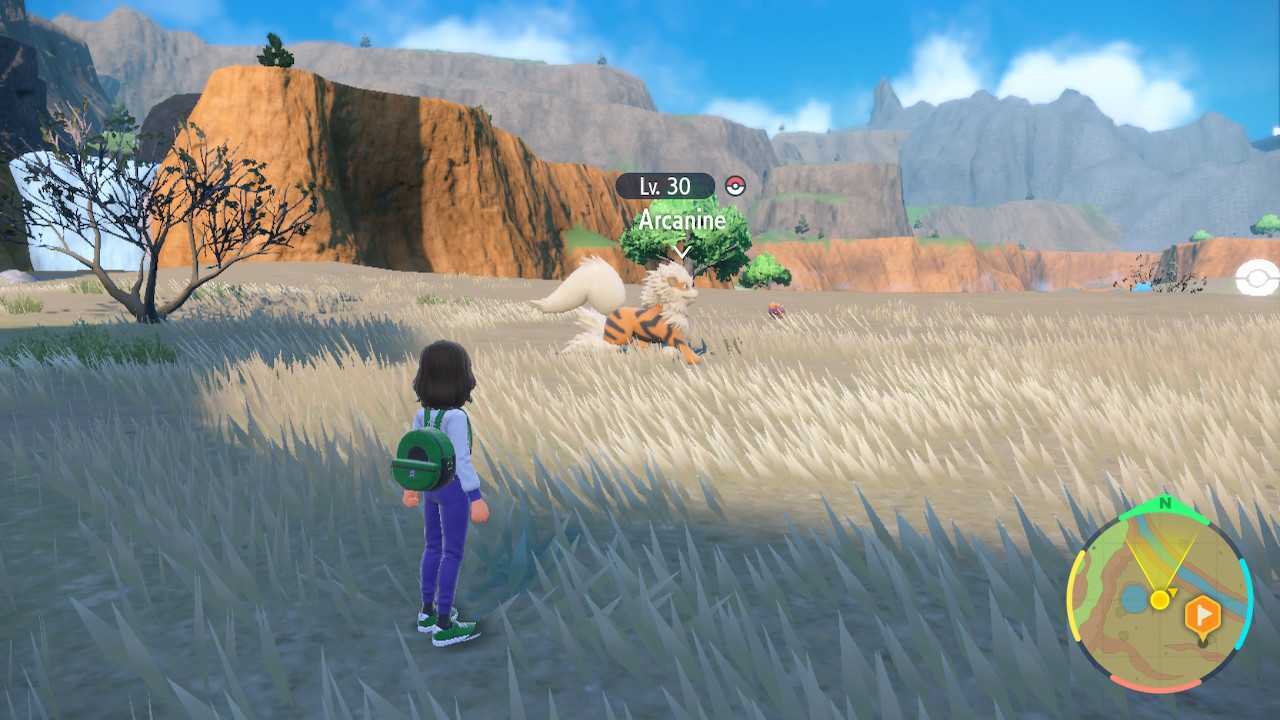The height and width of the screenshot is (720, 1280).
Task: Click the yellow vision cone on the minimap
Action: [1160, 563]
